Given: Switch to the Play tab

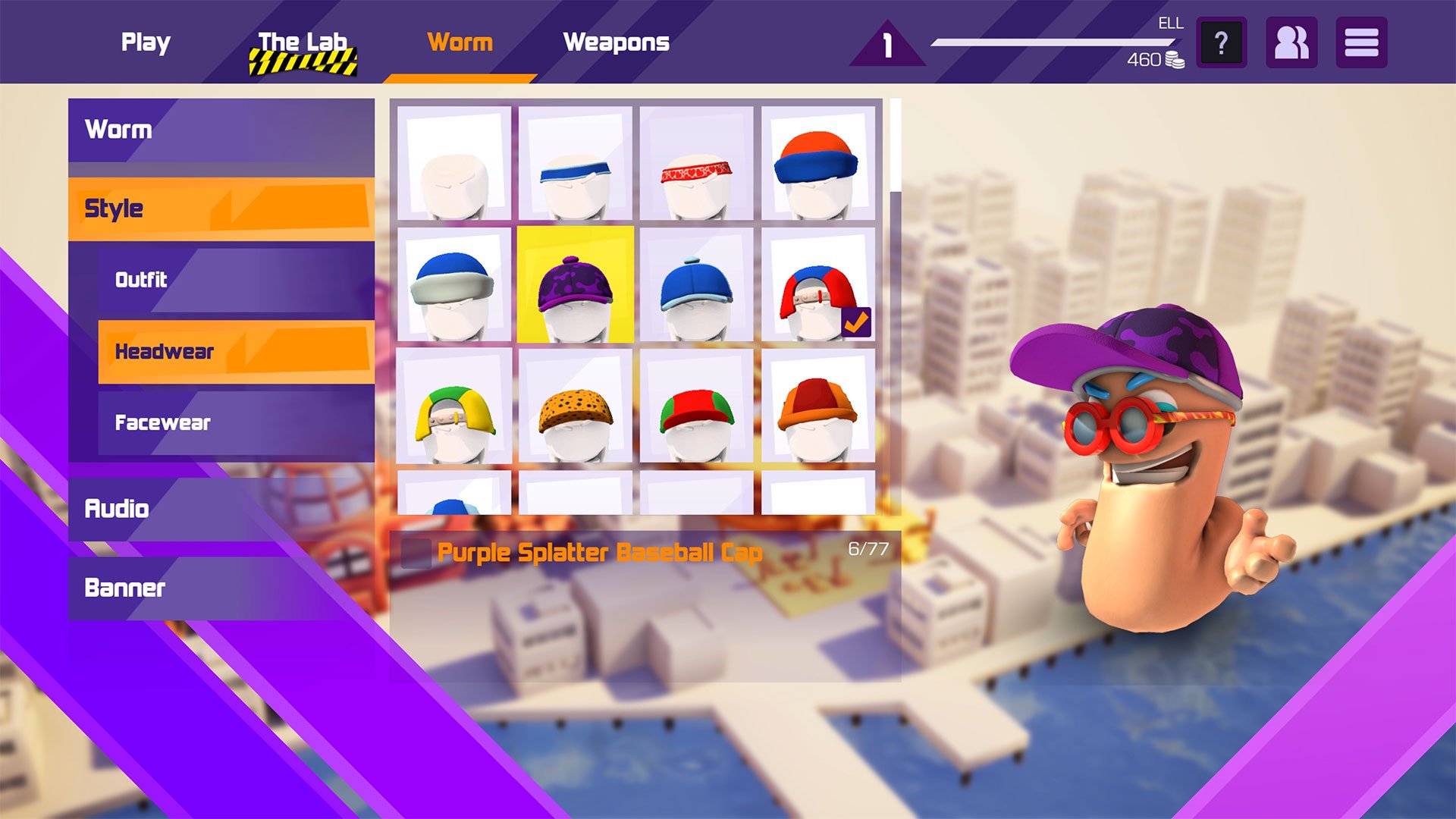Looking at the screenshot, I should point(146,42).
